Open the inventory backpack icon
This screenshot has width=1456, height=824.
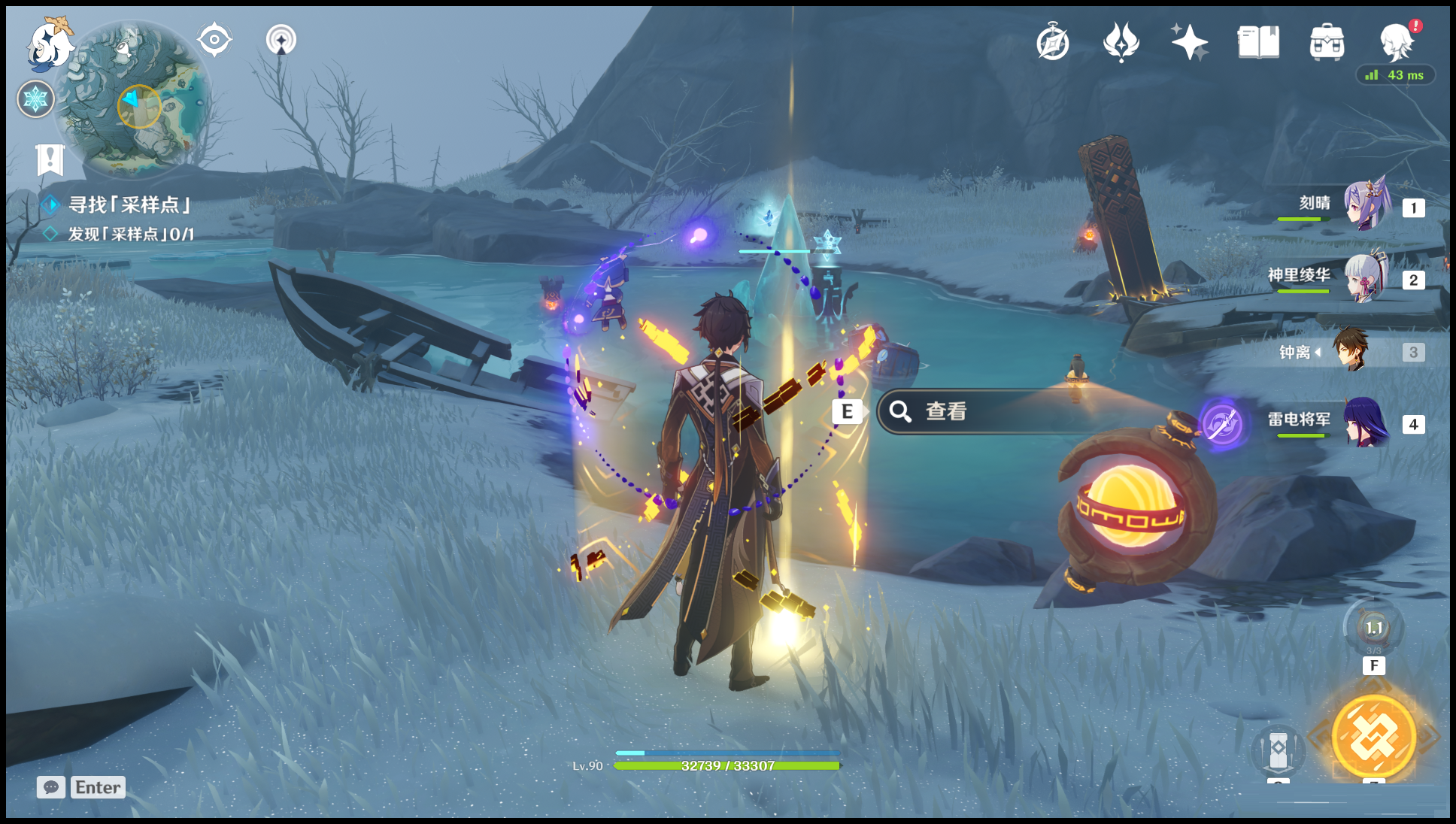coord(1326,42)
